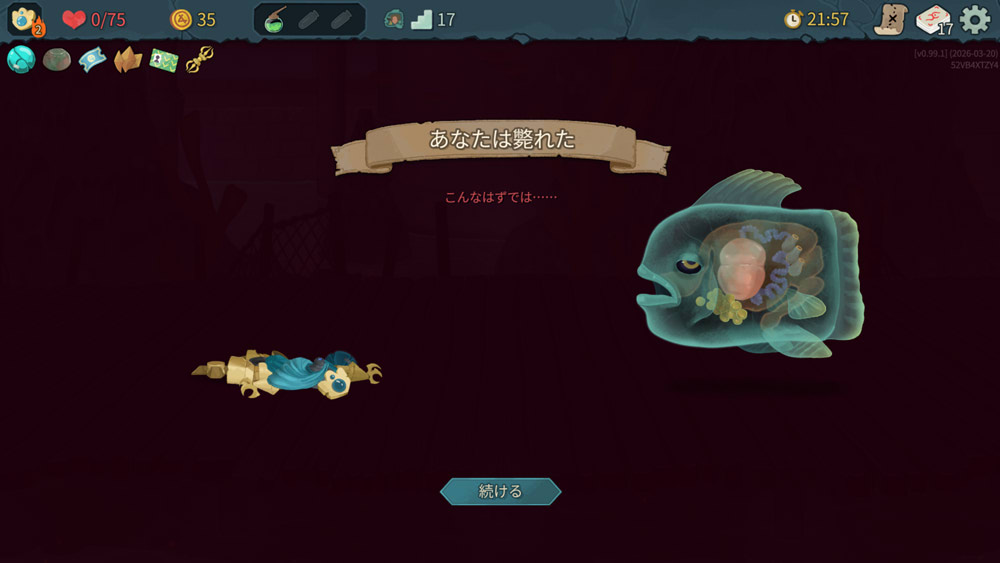
Task: View the card deck showing 17
Action: 933,20
